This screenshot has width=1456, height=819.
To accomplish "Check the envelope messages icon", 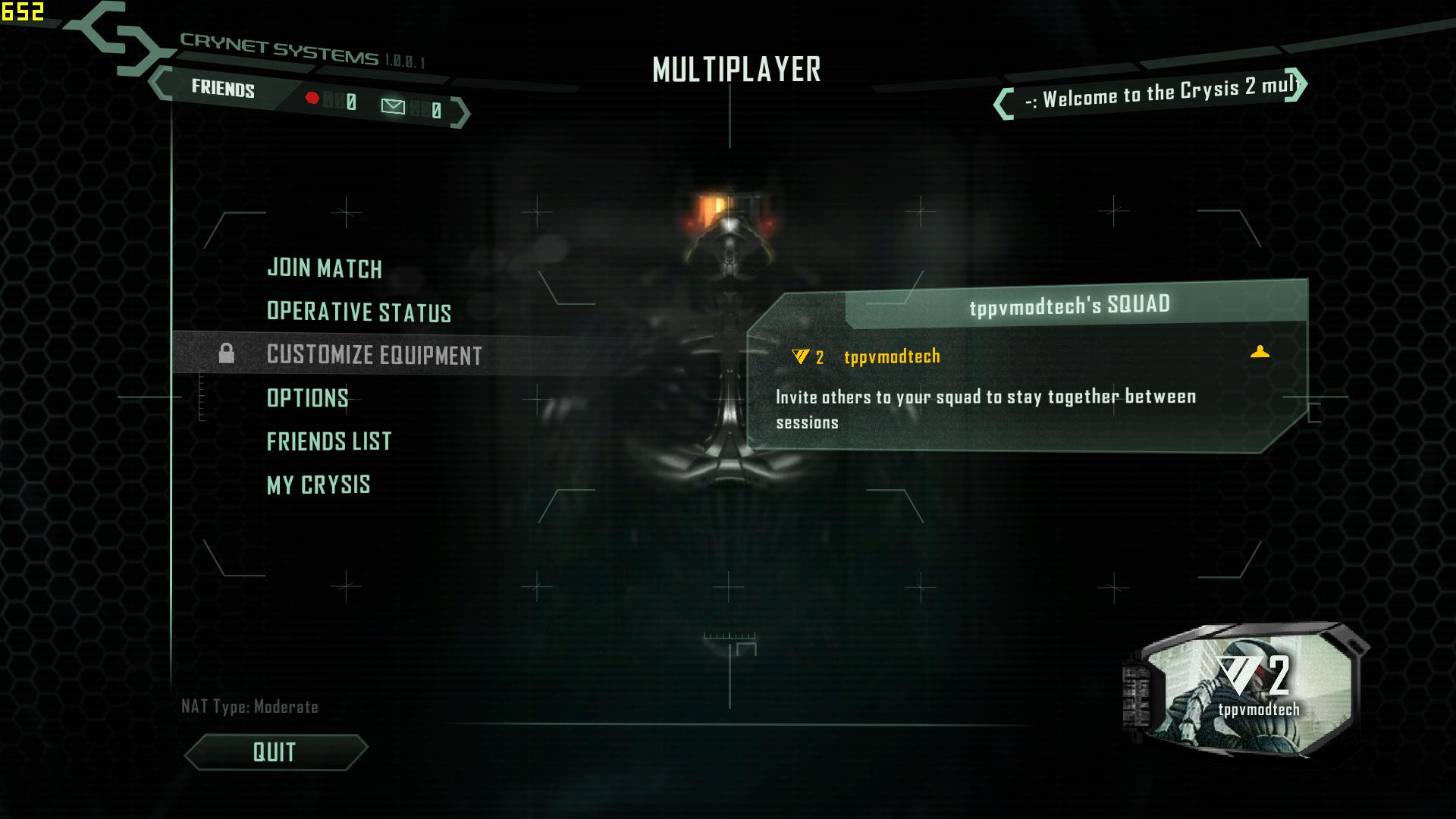I will [393, 106].
